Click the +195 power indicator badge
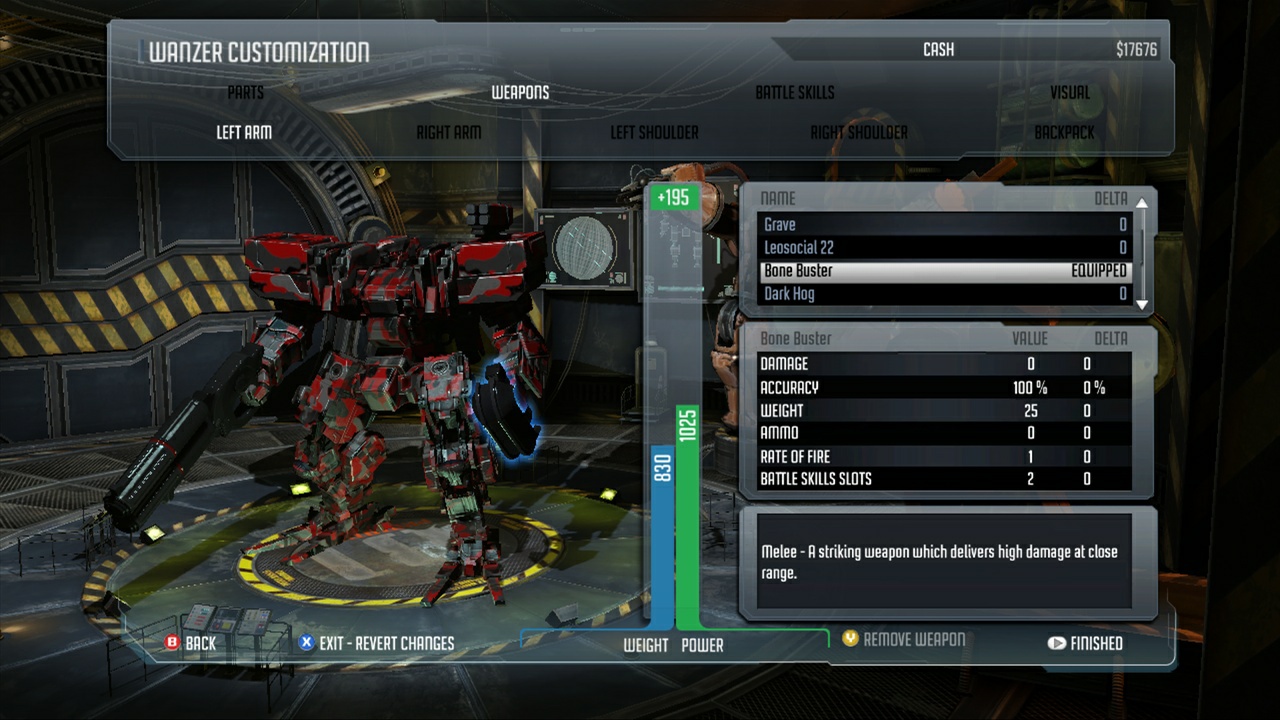The image size is (1280, 720). click(674, 198)
